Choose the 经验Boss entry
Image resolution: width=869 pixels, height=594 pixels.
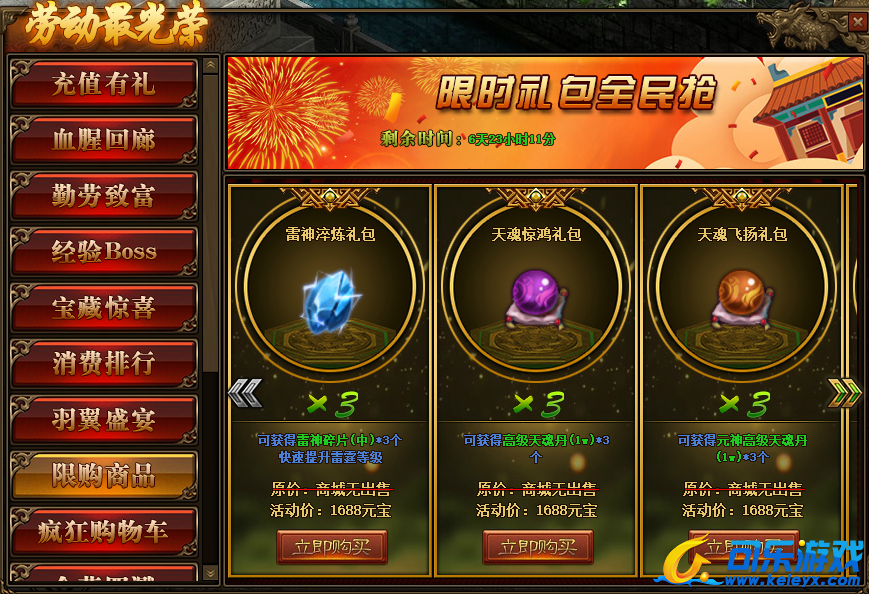click(104, 251)
